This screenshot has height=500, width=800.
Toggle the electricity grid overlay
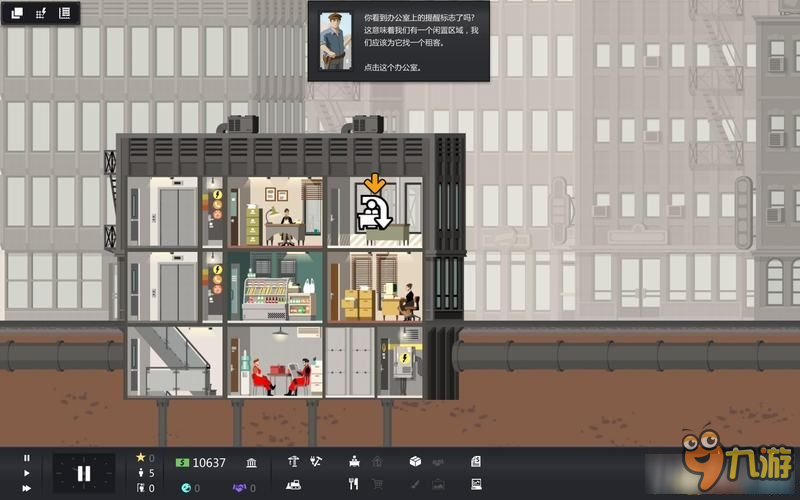pyautogui.click(x=41, y=13)
